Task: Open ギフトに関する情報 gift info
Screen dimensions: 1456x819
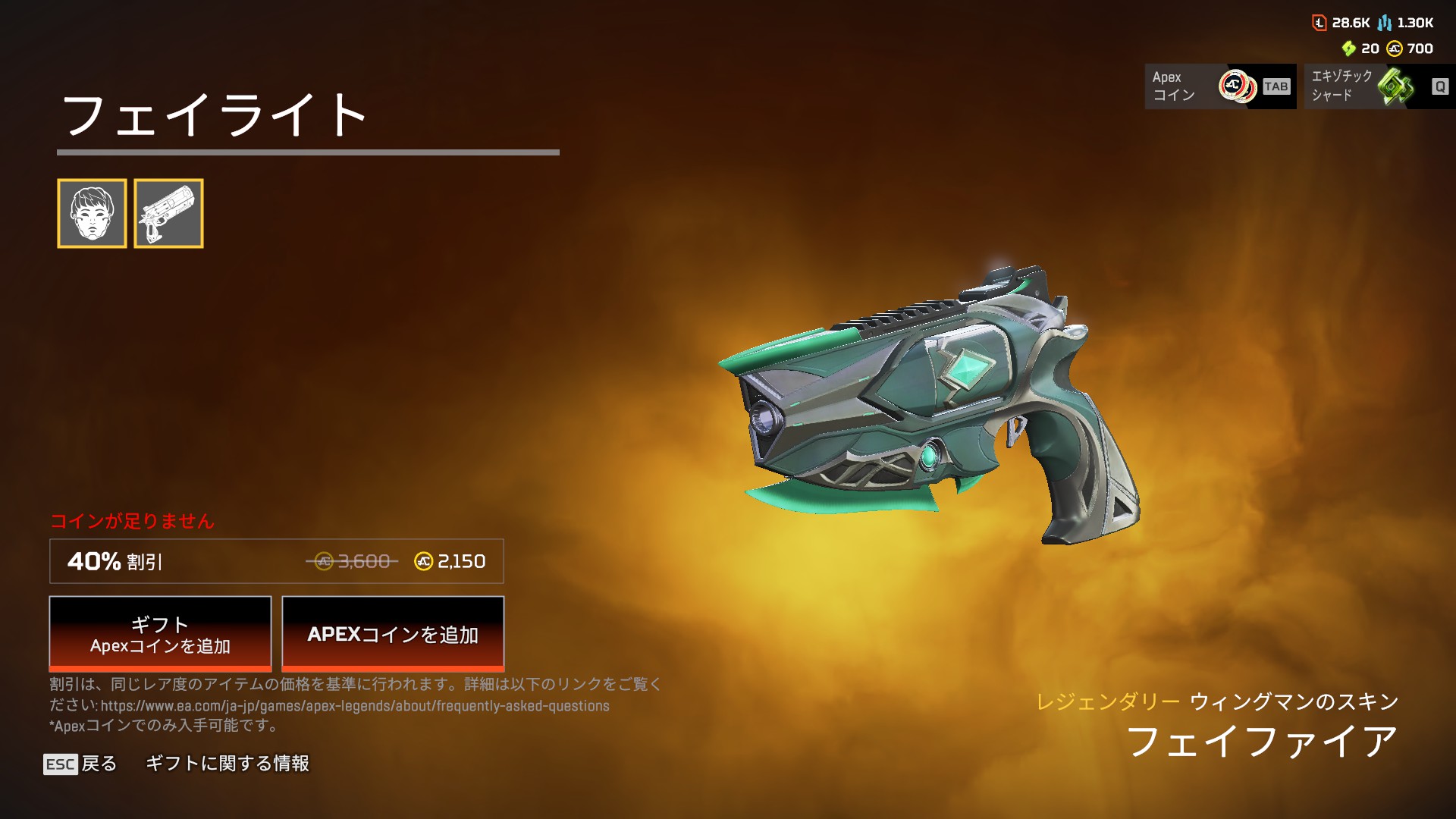Action: (227, 764)
